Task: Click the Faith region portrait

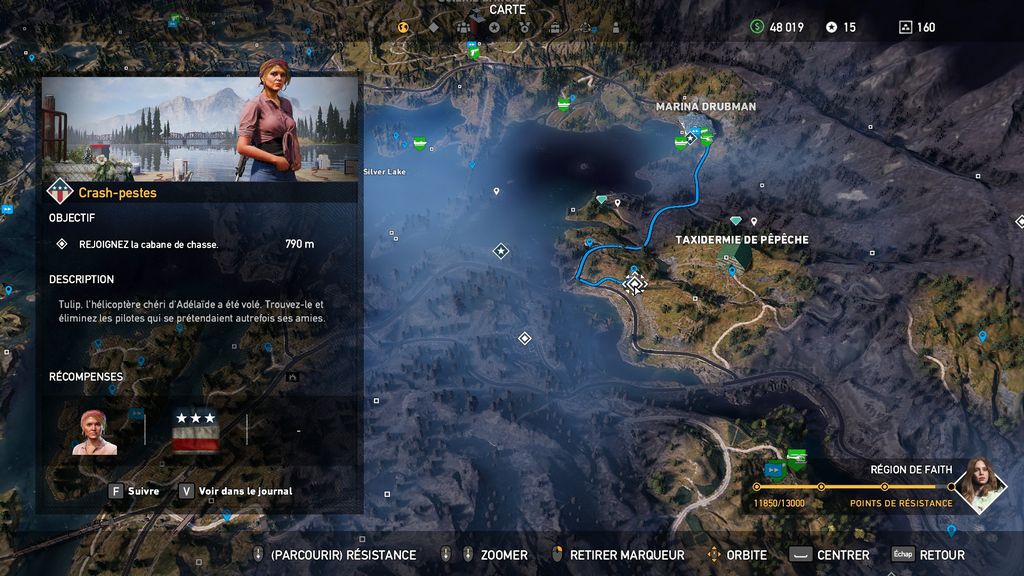Action: click(978, 484)
